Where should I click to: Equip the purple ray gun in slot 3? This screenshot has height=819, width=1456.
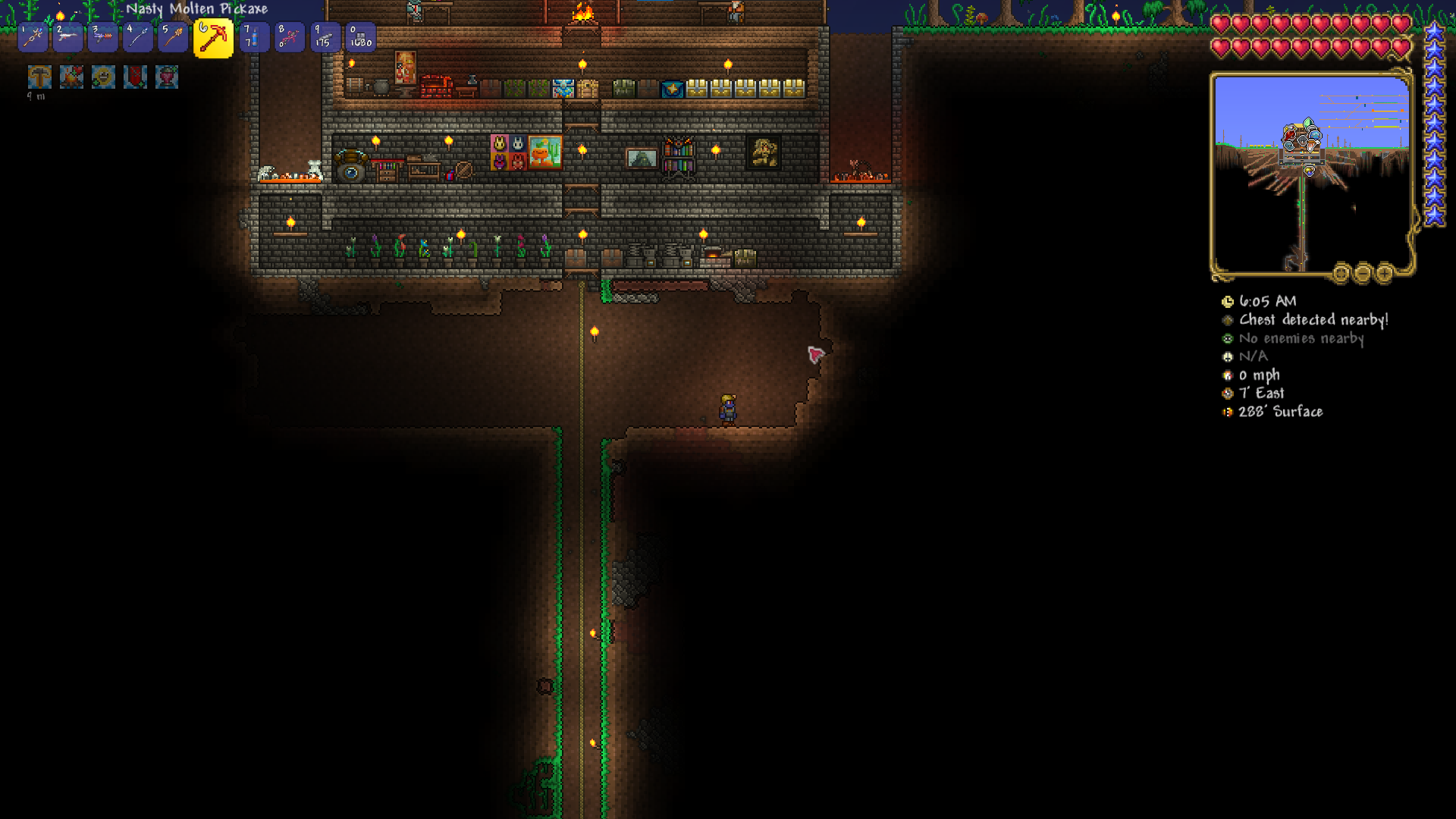click(102, 37)
